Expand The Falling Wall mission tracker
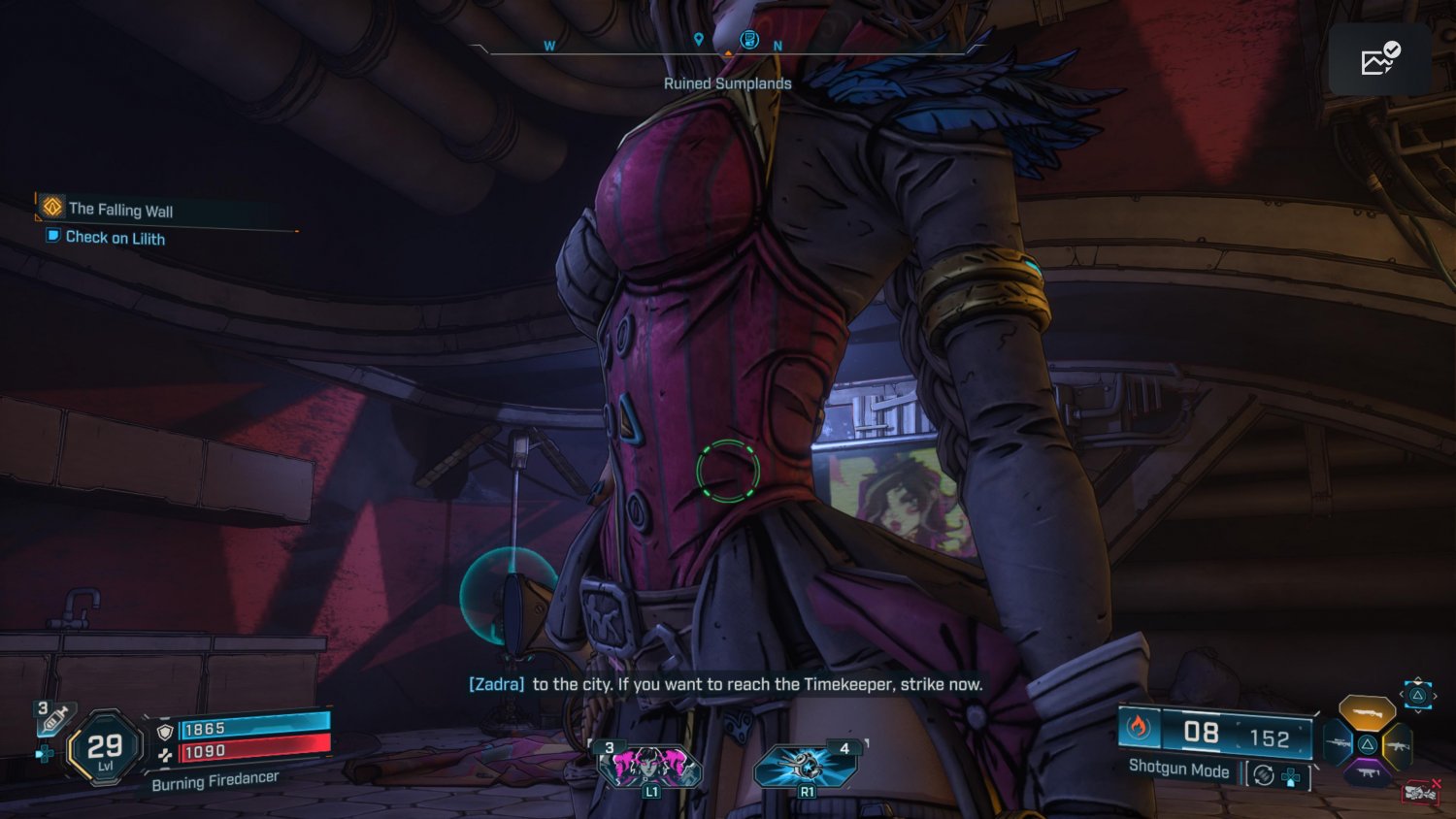 pyautogui.click(x=119, y=210)
